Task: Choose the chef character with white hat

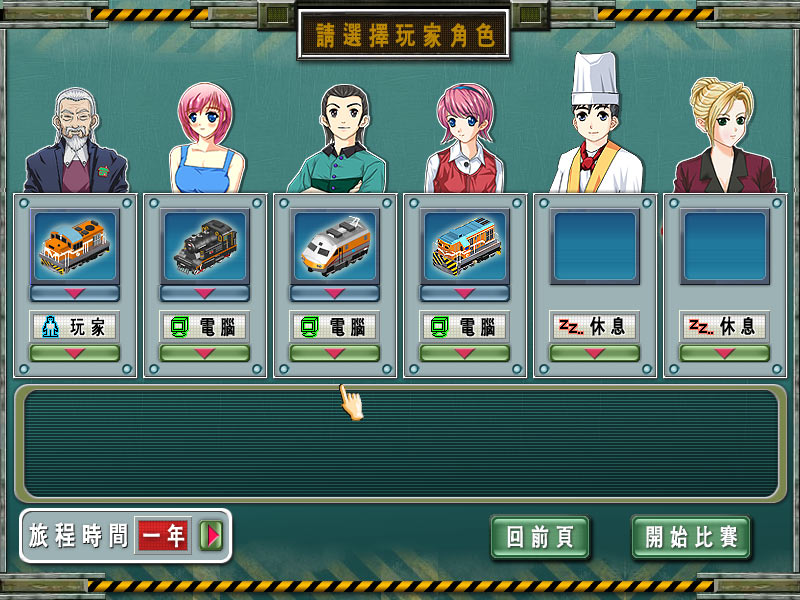Action: 594,130
